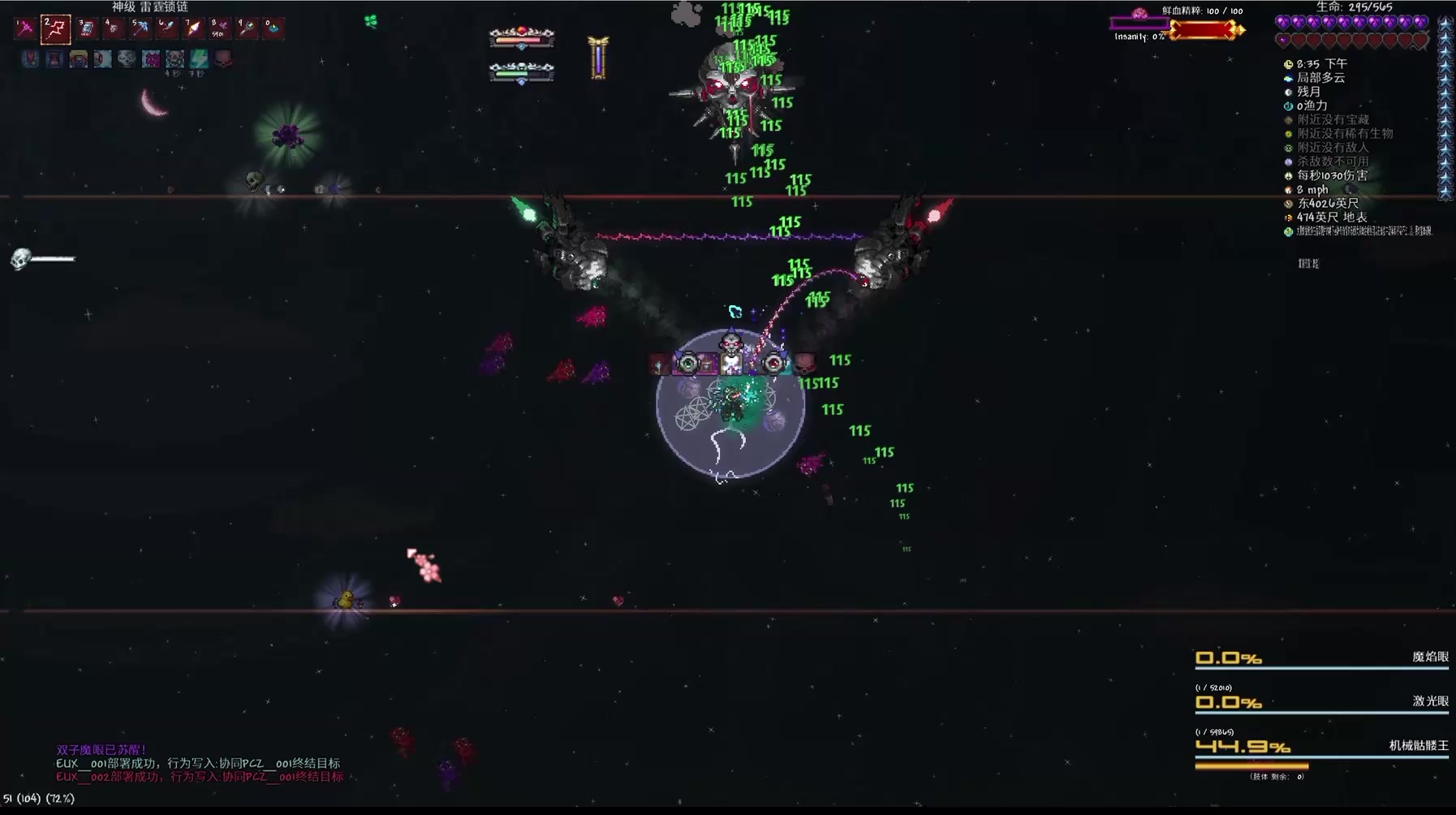Viewport: 1456px width, 815px height.
Task: Select the skull item in slot 4
Action: coord(113,28)
